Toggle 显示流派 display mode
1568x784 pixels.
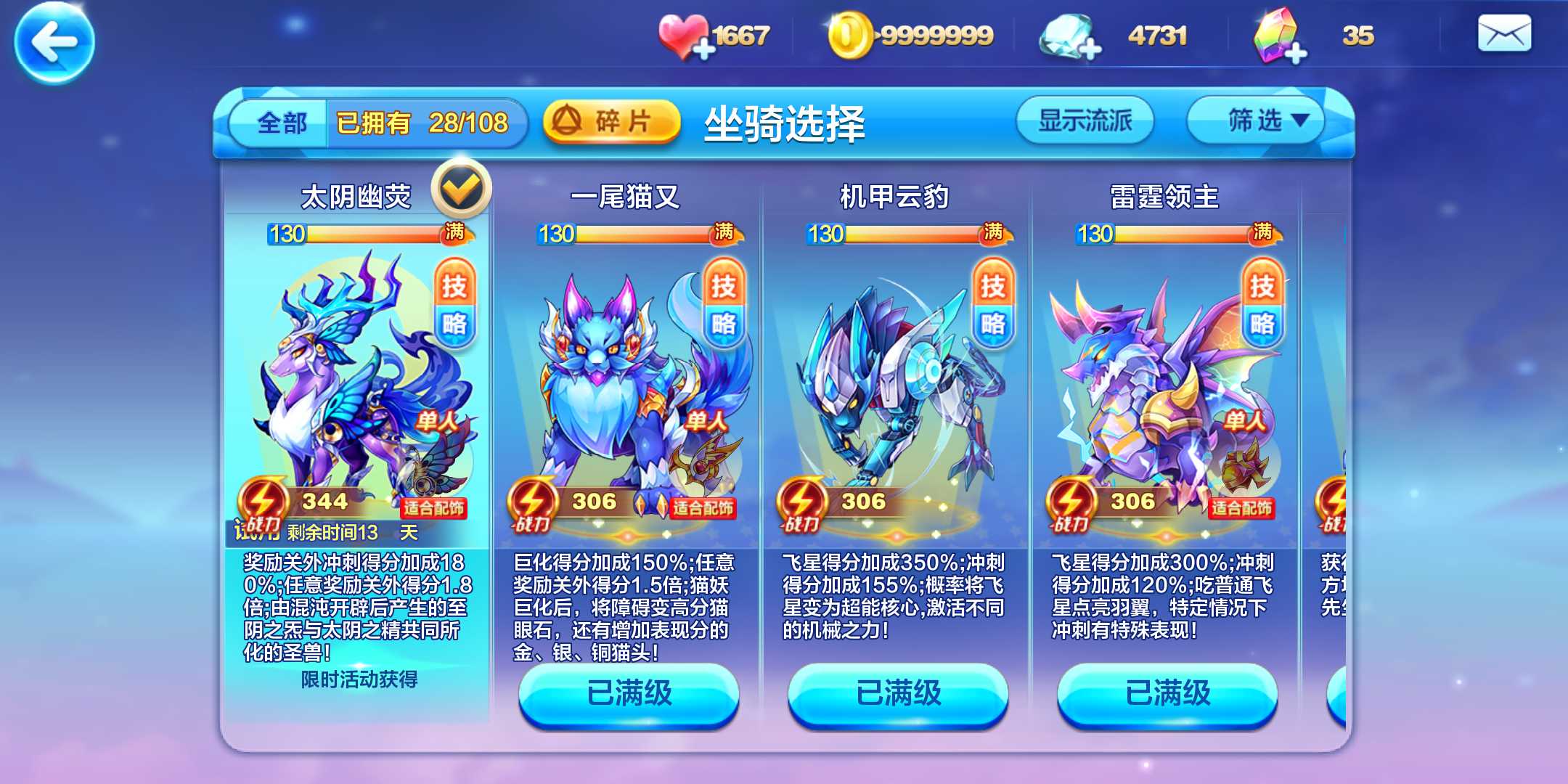1085,120
